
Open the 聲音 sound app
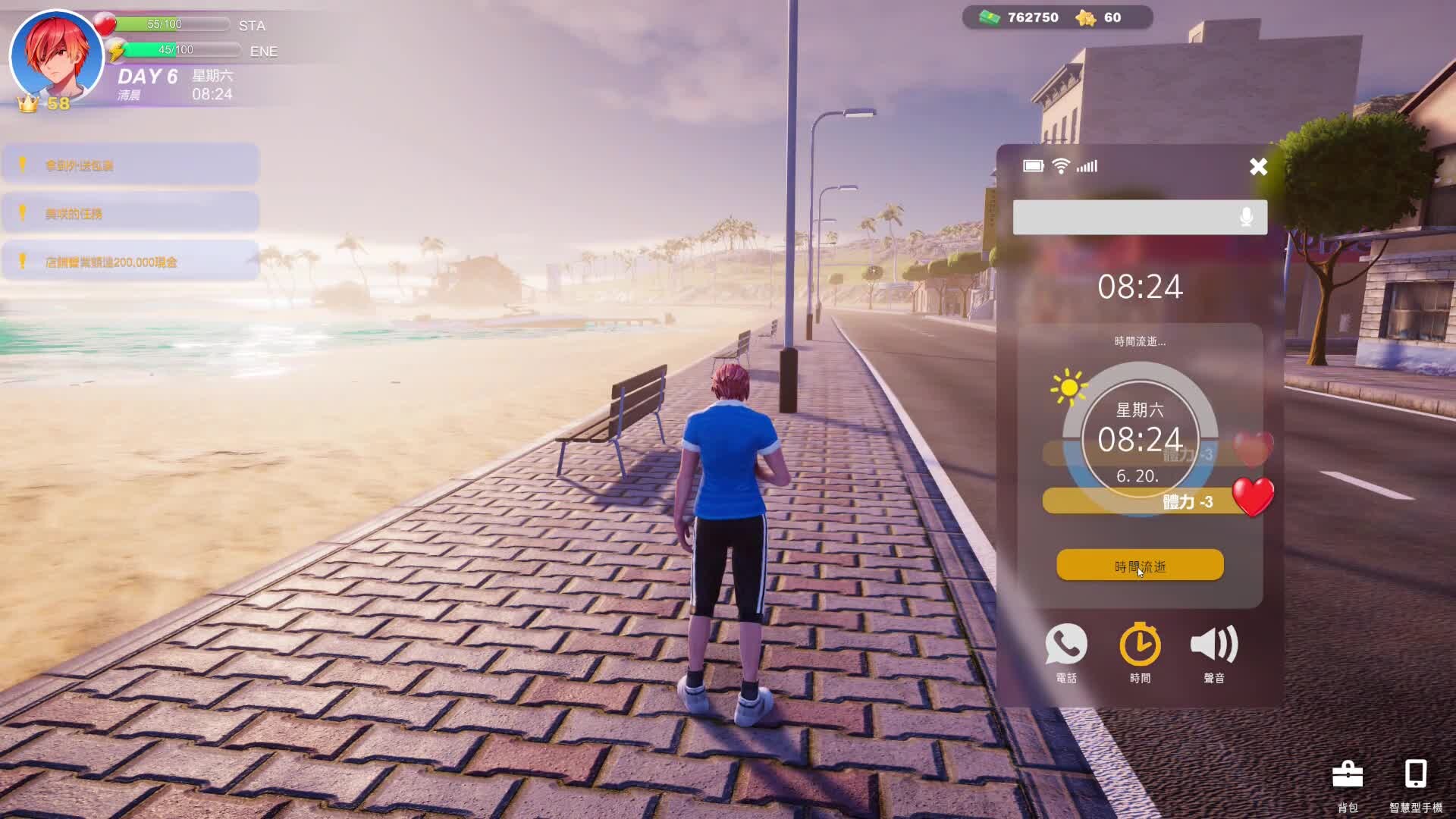pyautogui.click(x=1213, y=652)
